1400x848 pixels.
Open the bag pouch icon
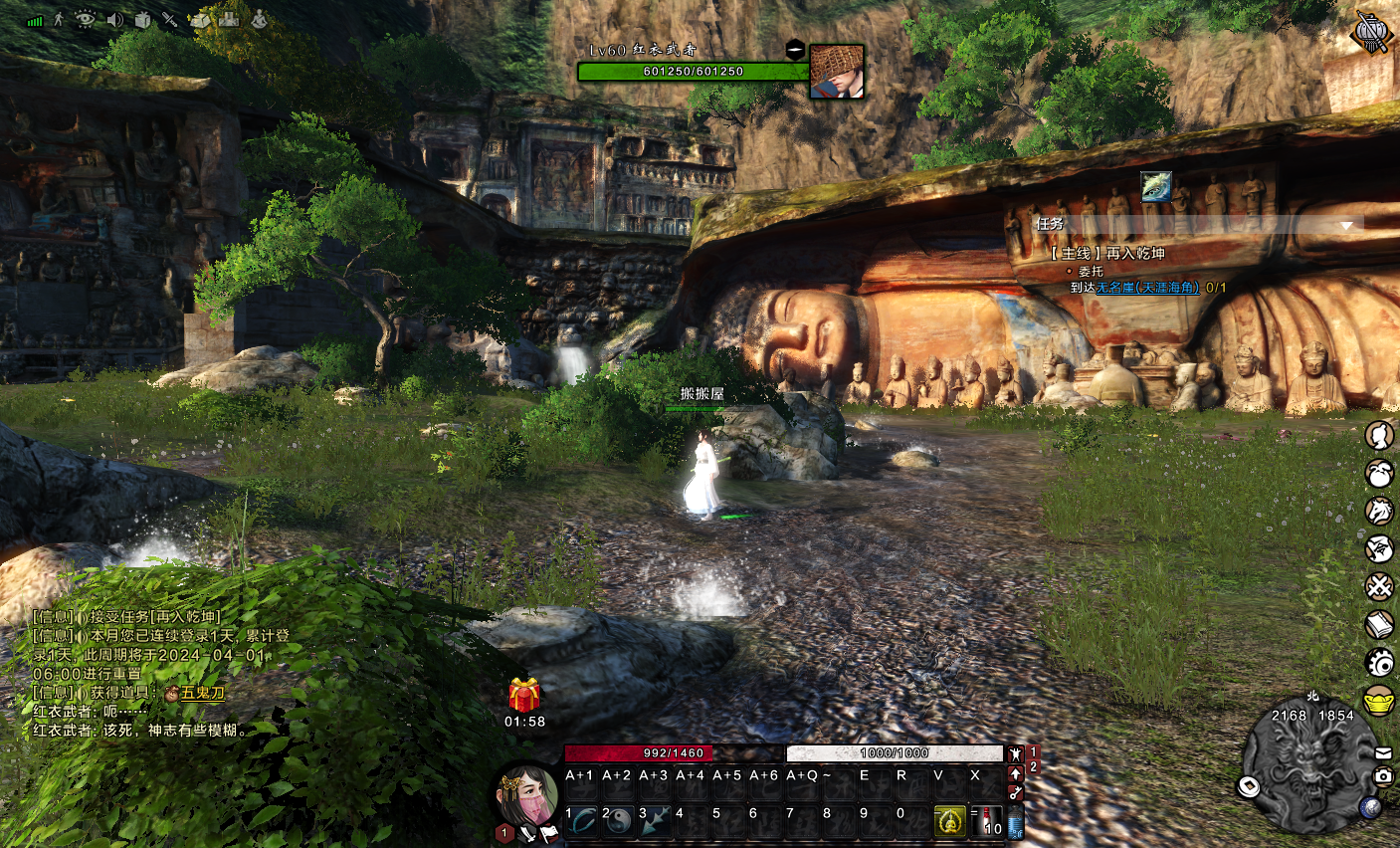coord(1378,474)
